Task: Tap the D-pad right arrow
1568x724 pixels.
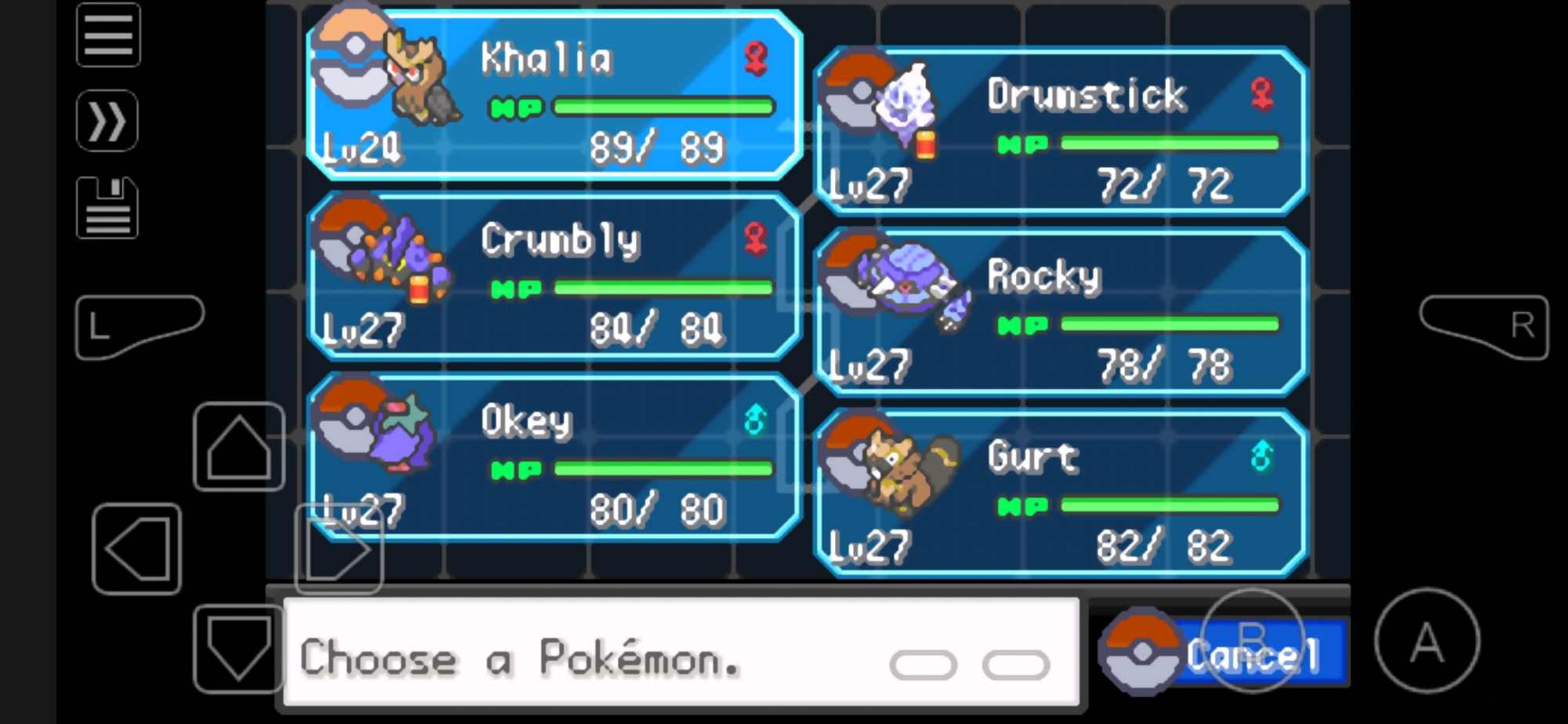Action: click(x=339, y=549)
